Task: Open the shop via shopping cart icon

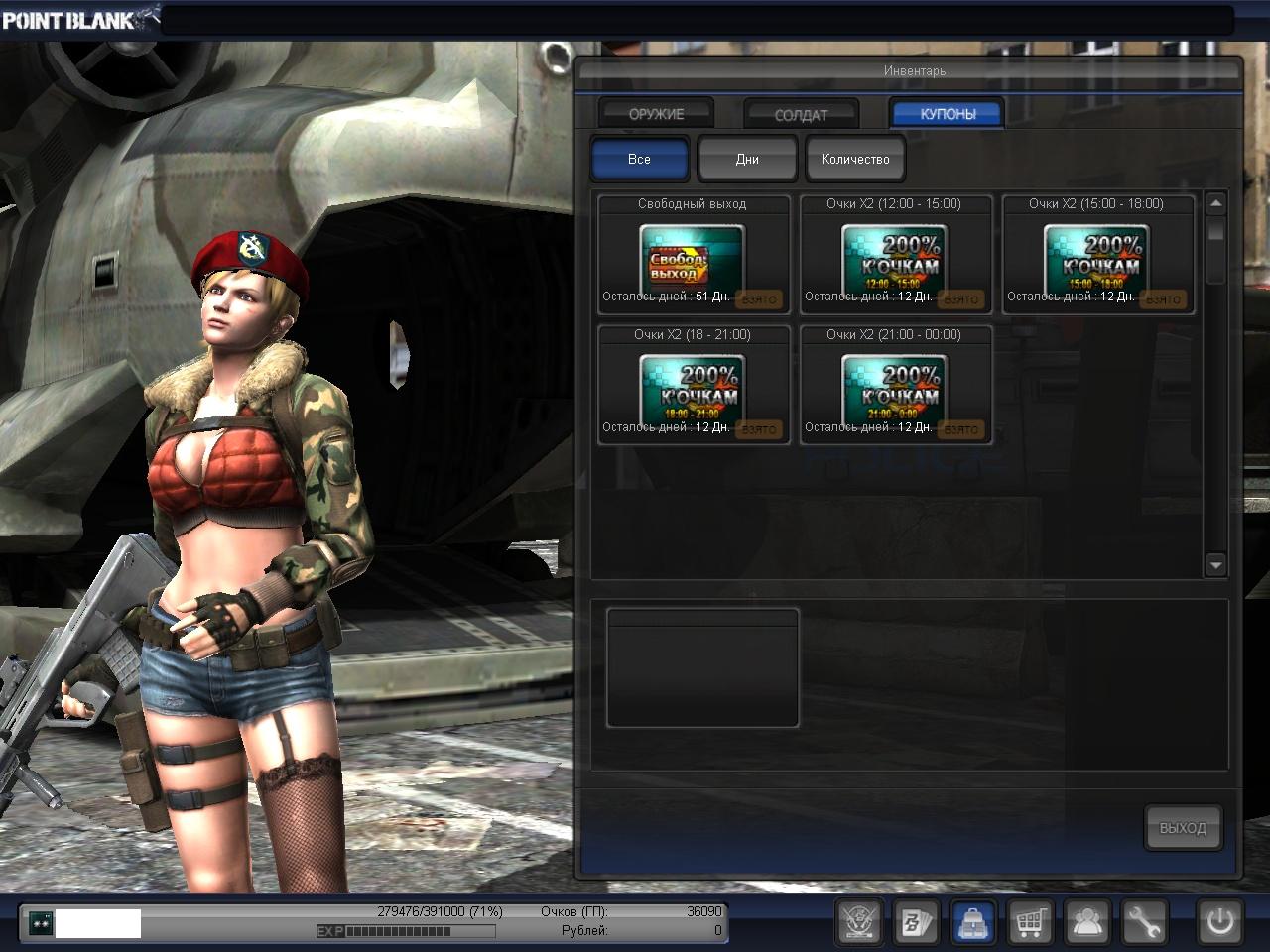Action: tap(1030, 923)
